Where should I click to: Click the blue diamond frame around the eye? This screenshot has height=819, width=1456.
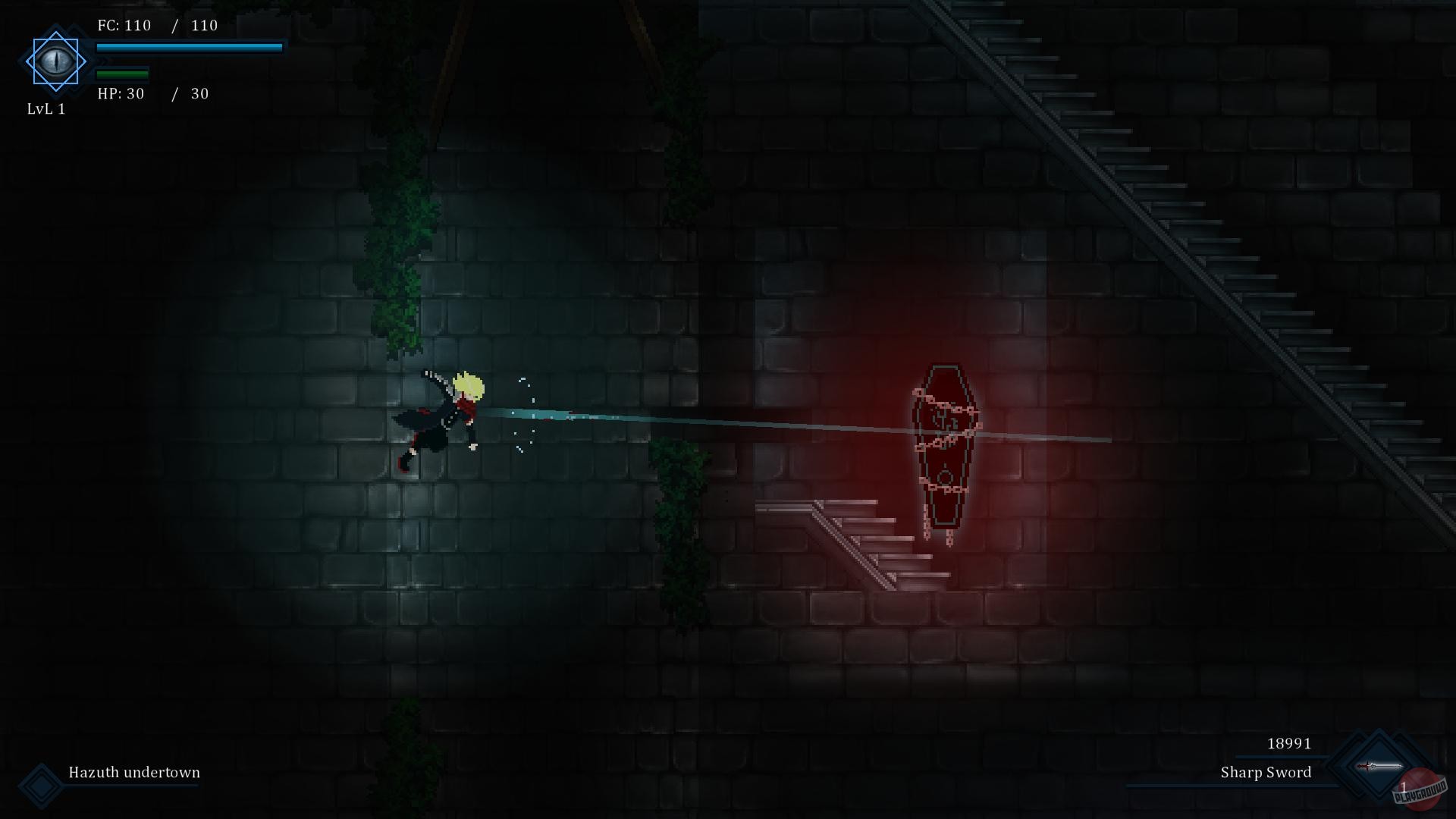(x=56, y=34)
